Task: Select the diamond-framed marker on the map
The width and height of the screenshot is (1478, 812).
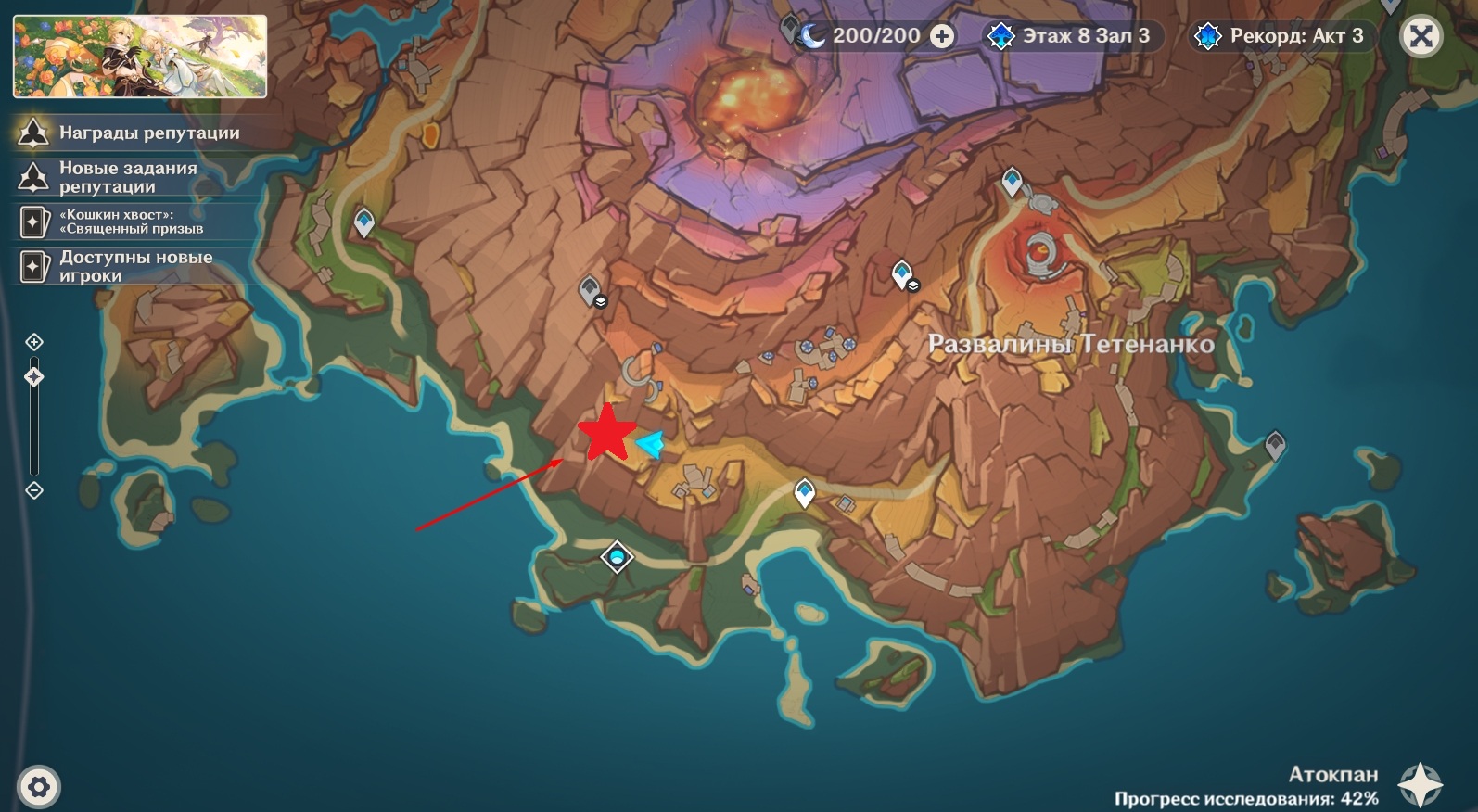Action: click(x=617, y=557)
